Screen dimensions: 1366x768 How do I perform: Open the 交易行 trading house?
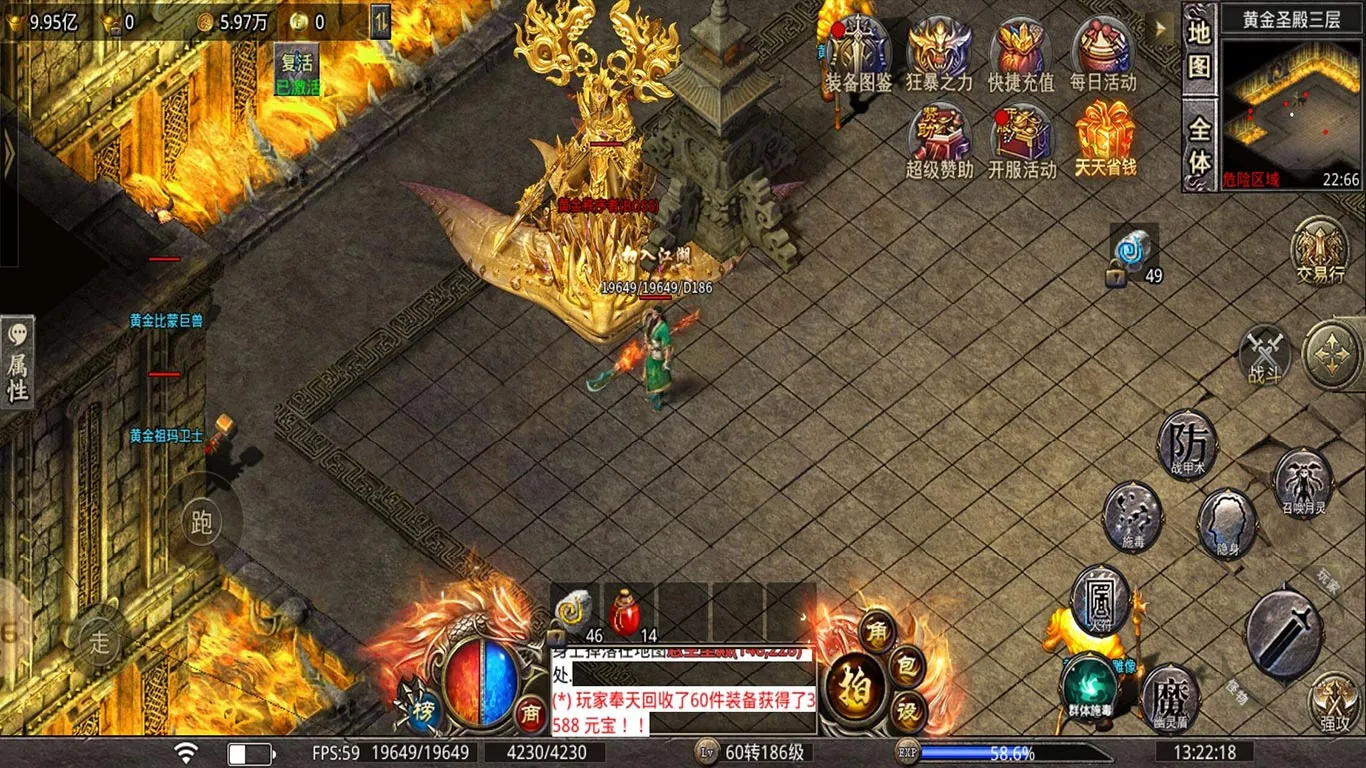[1318, 252]
